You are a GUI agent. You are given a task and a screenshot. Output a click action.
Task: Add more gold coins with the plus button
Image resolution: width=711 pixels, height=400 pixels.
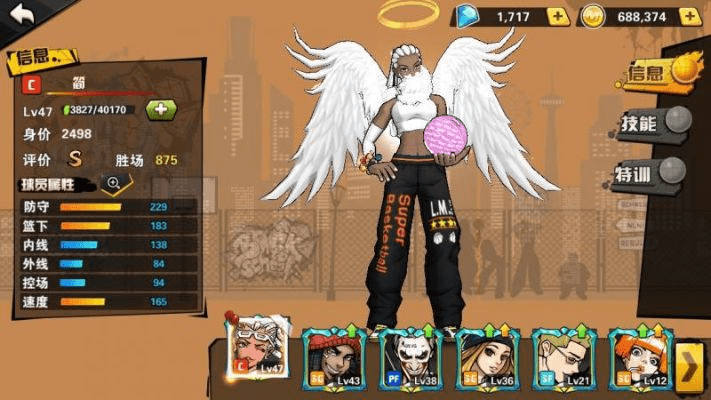[x=688, y=16]
